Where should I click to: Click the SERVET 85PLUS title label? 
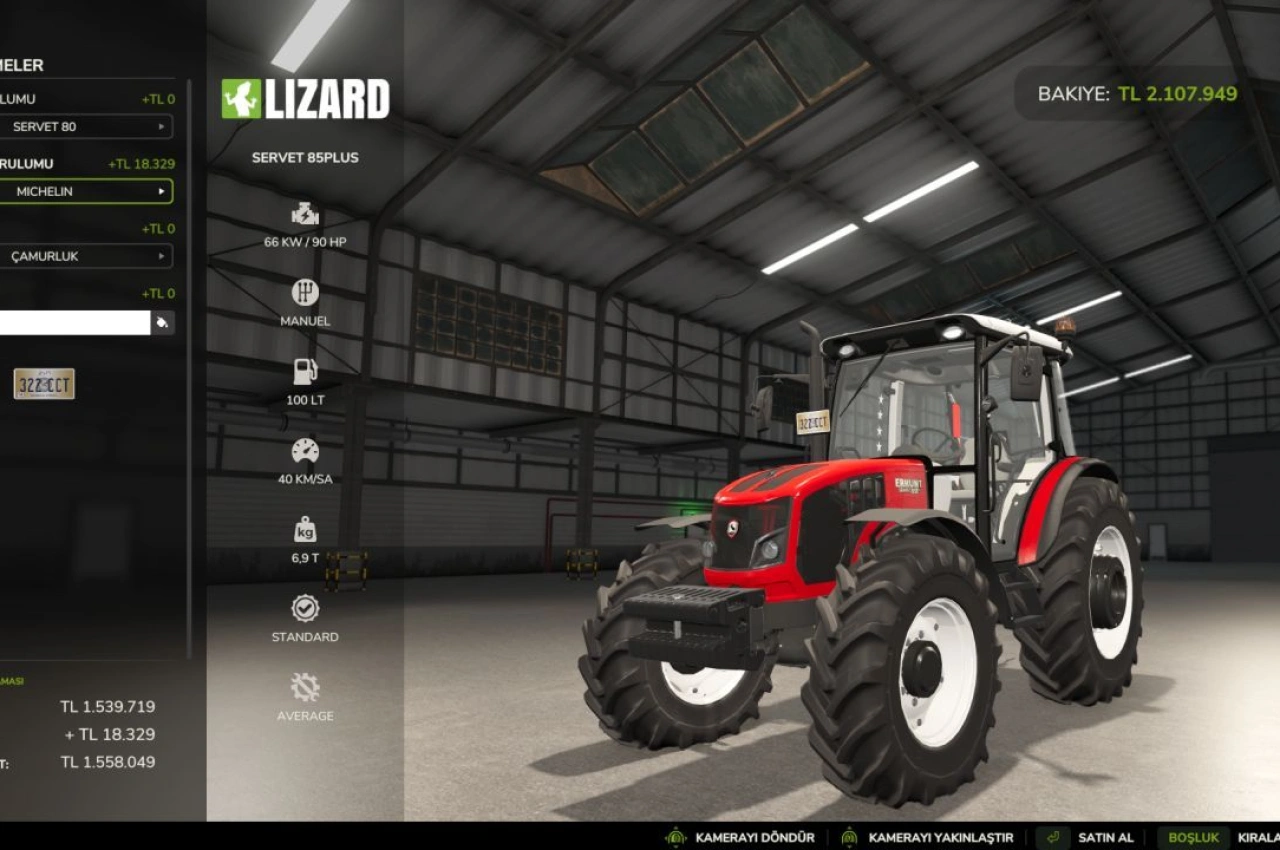coord(304,157)
